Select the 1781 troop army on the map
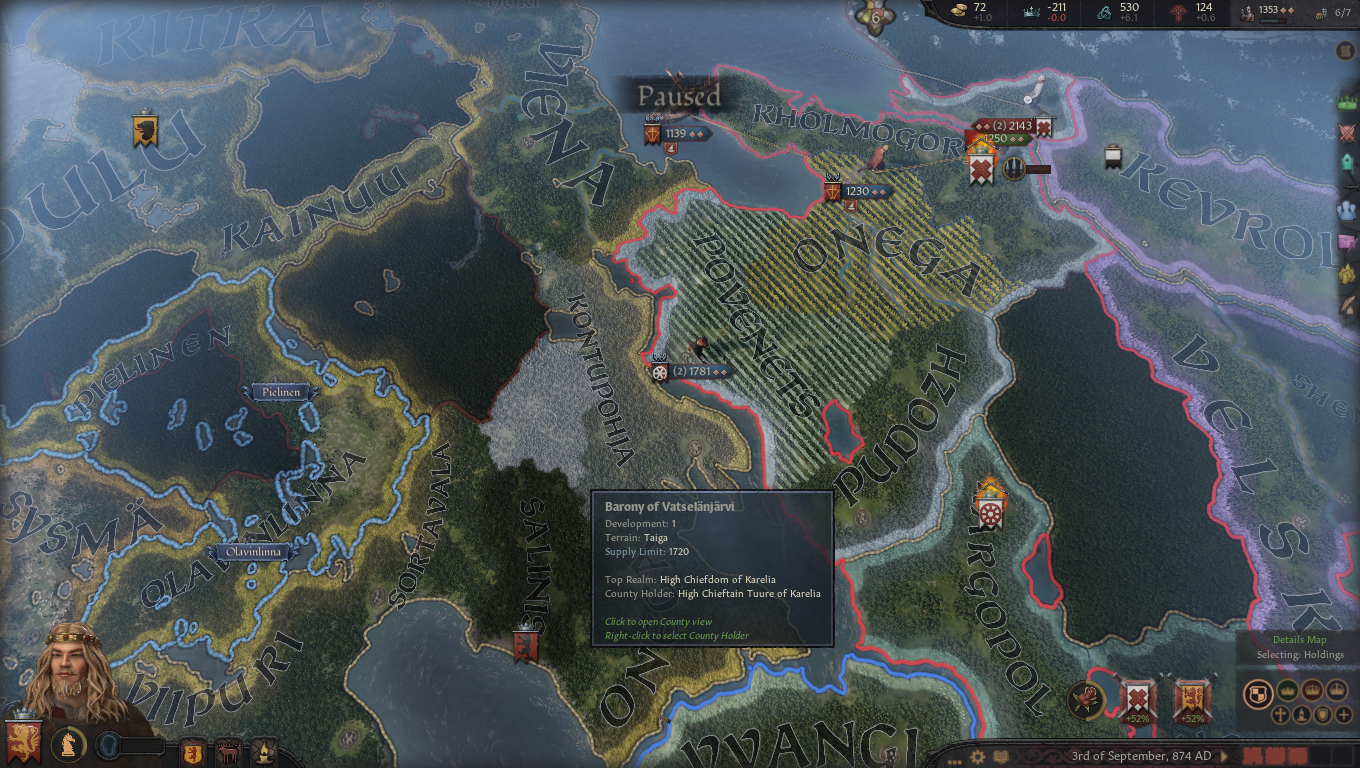 (x=693, y=372)
